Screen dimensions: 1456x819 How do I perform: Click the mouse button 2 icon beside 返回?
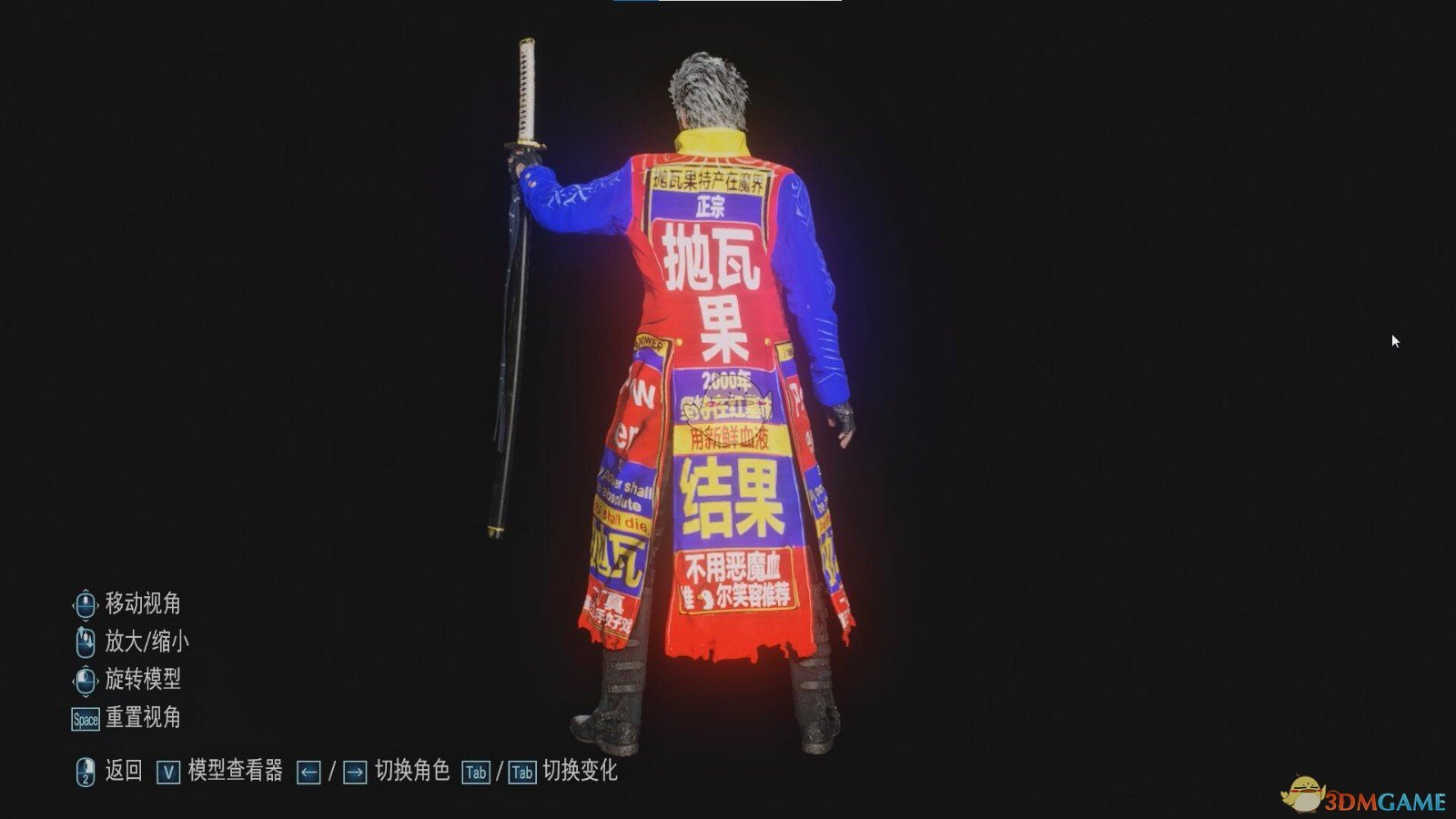click(85, 769)
